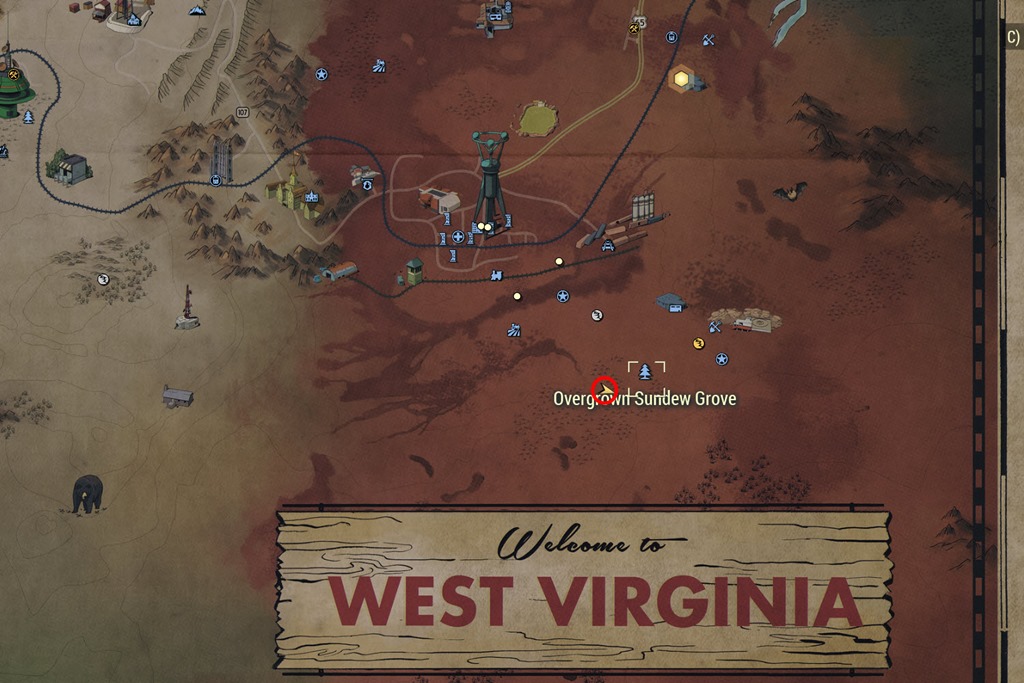Viewport: 1024px width, 683px height.
Task: Select the medical cross map marker
Action: [458, 237]
